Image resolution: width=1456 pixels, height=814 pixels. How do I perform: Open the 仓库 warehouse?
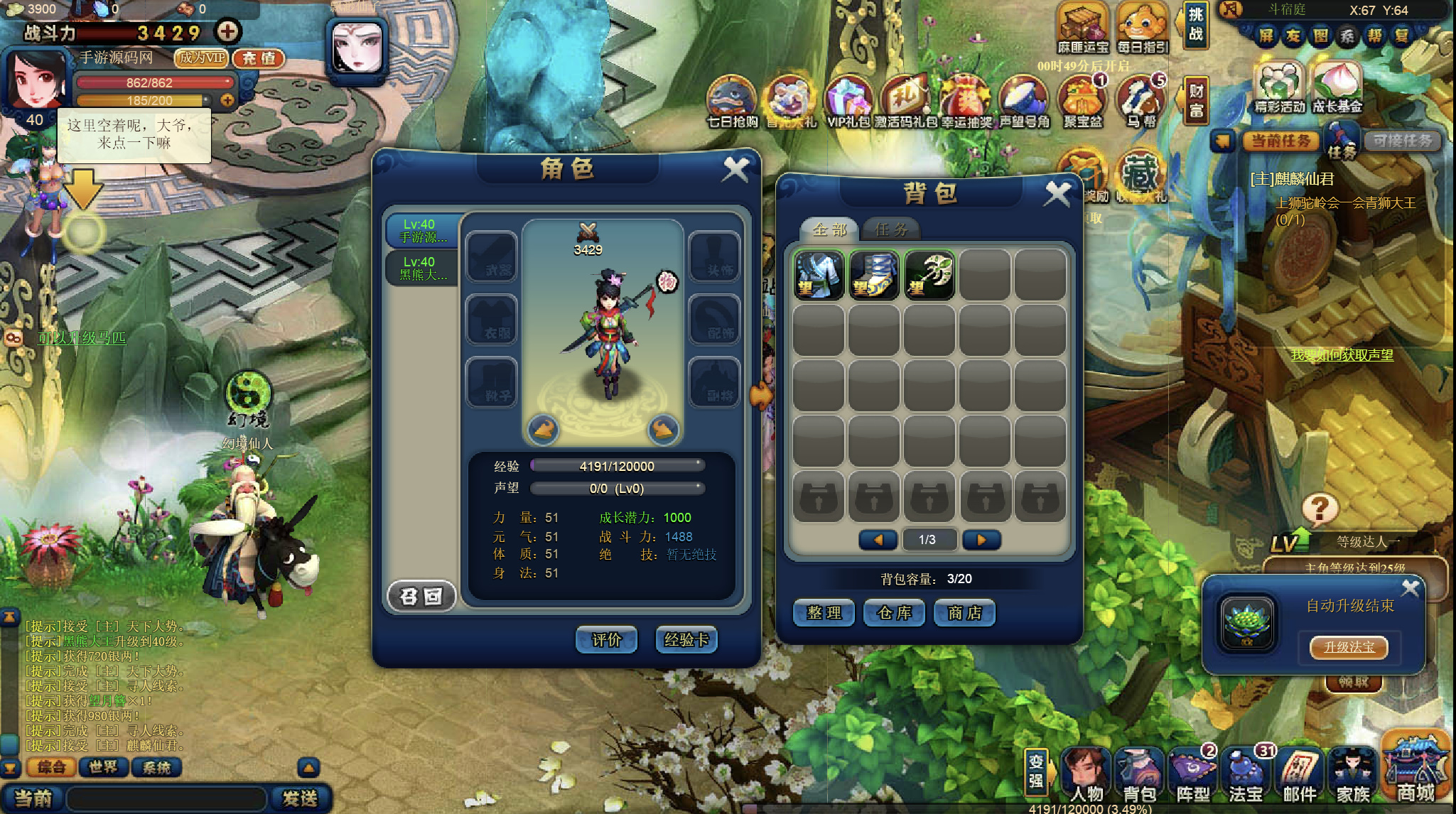894,613
